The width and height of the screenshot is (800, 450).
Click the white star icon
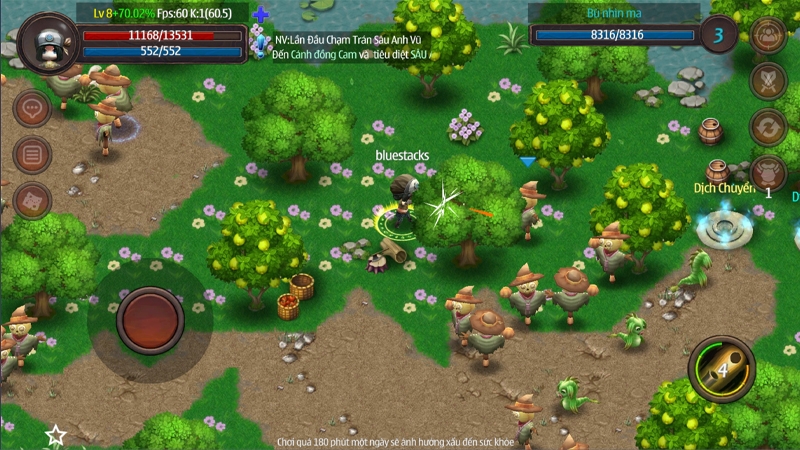point(56,436)
